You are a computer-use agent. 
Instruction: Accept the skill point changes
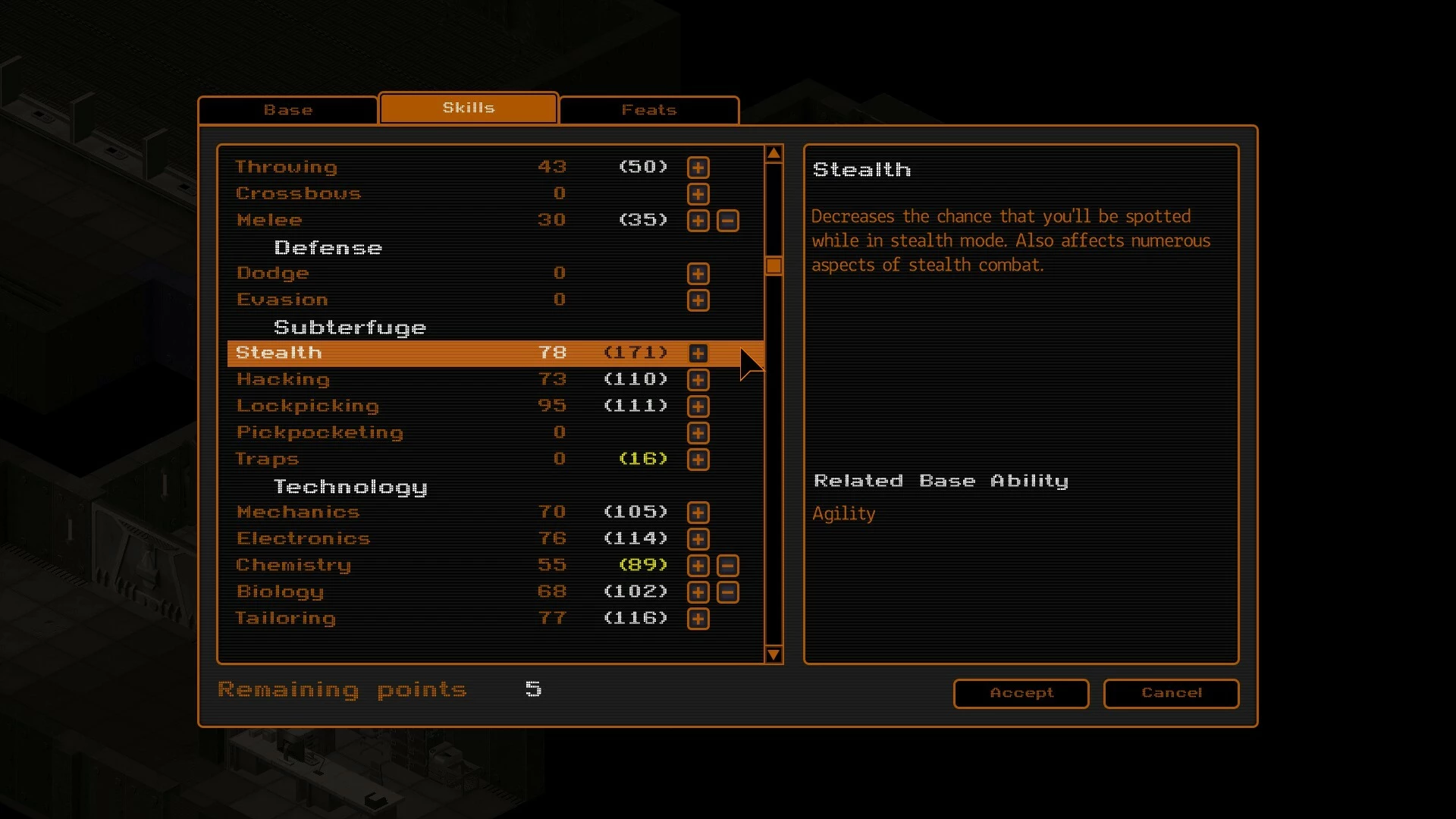coord(1021,693)
